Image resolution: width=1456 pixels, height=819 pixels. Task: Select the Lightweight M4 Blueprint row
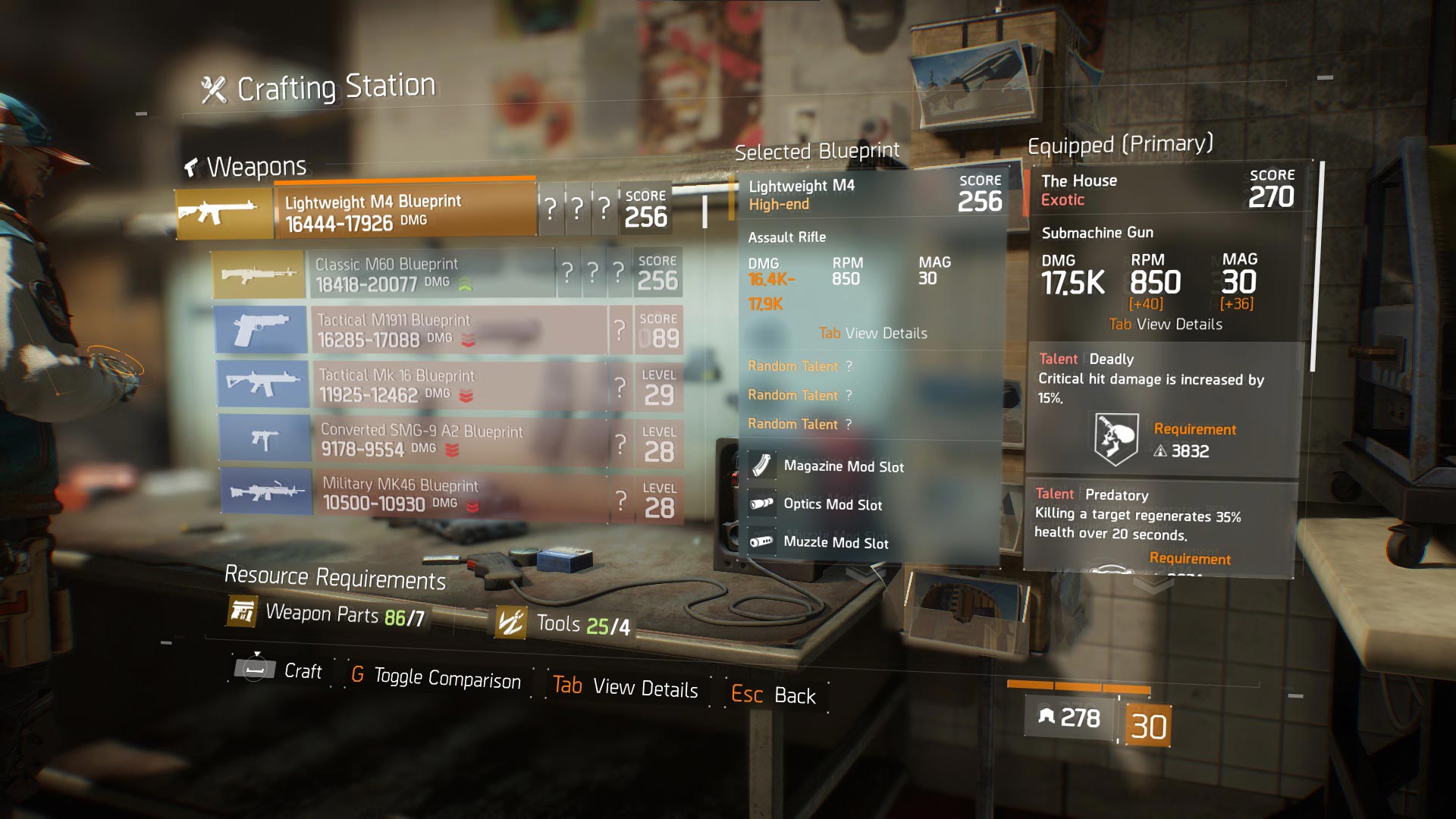(405, 212)
